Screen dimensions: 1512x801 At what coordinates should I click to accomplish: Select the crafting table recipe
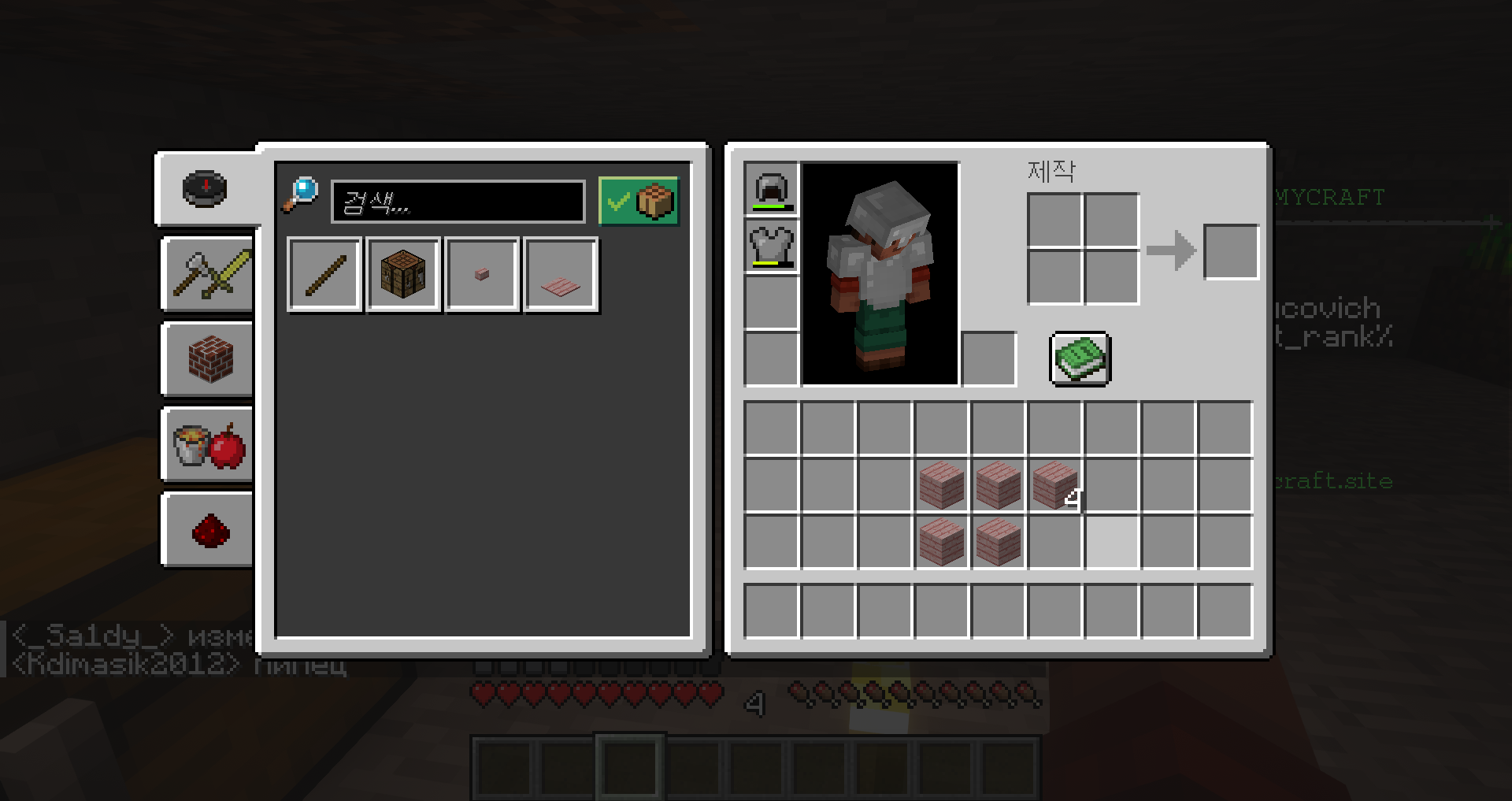click(x=403, y=275)
